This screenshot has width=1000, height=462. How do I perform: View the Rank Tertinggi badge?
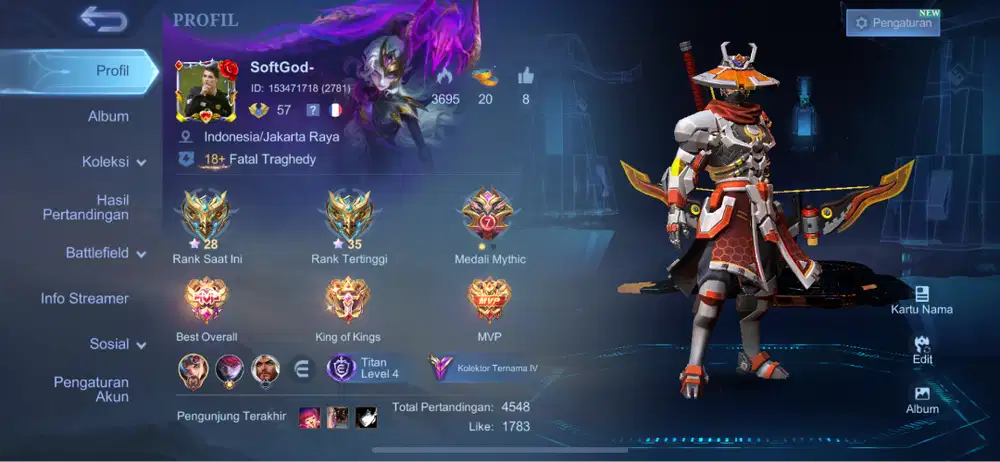pyautogui.click(x=349, y=217)
